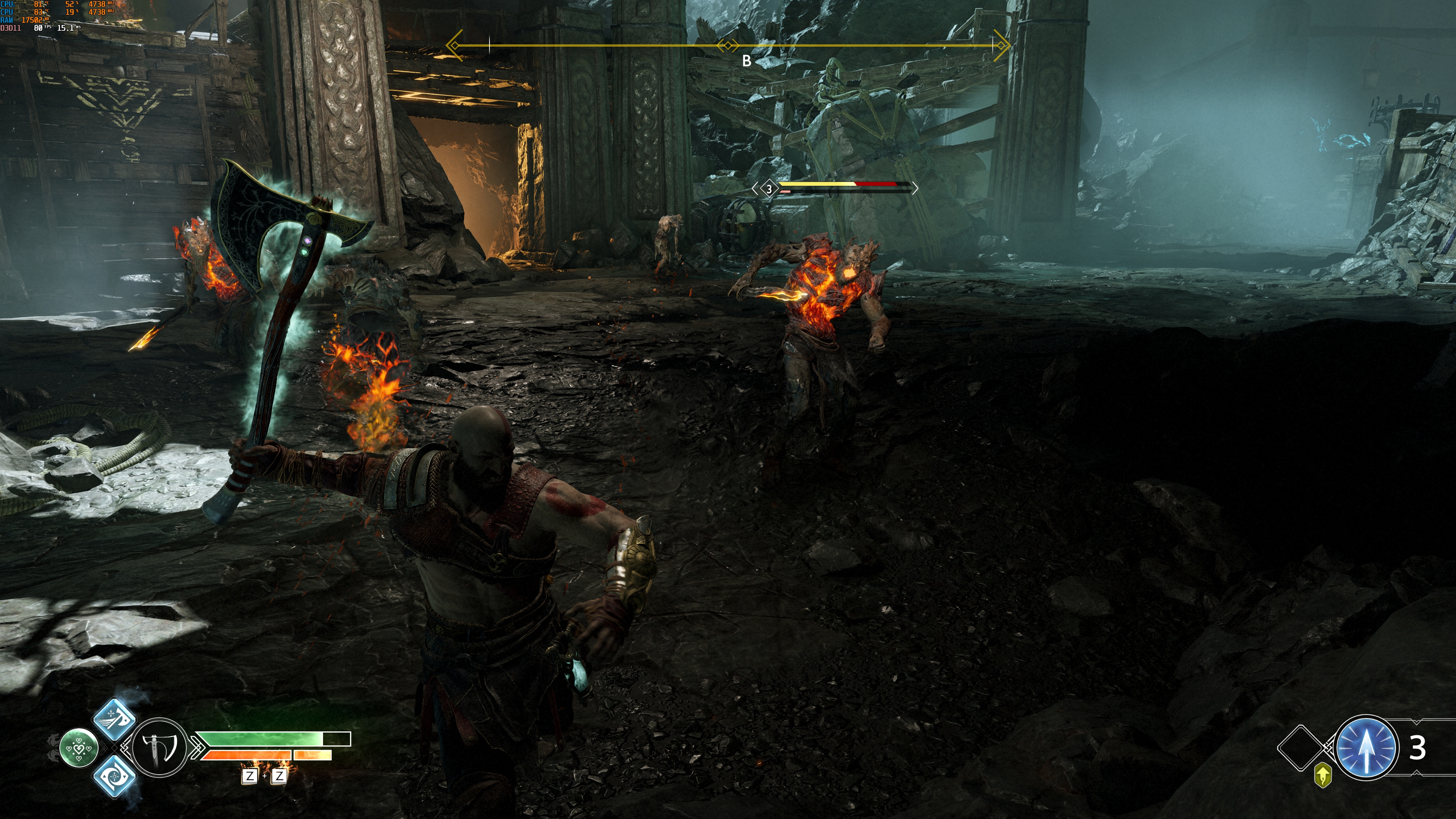Image resolution: width=1456 pixels, height=819 pixels.
Task: Click the empty diamond summon slot
Action: (1301, 748)
